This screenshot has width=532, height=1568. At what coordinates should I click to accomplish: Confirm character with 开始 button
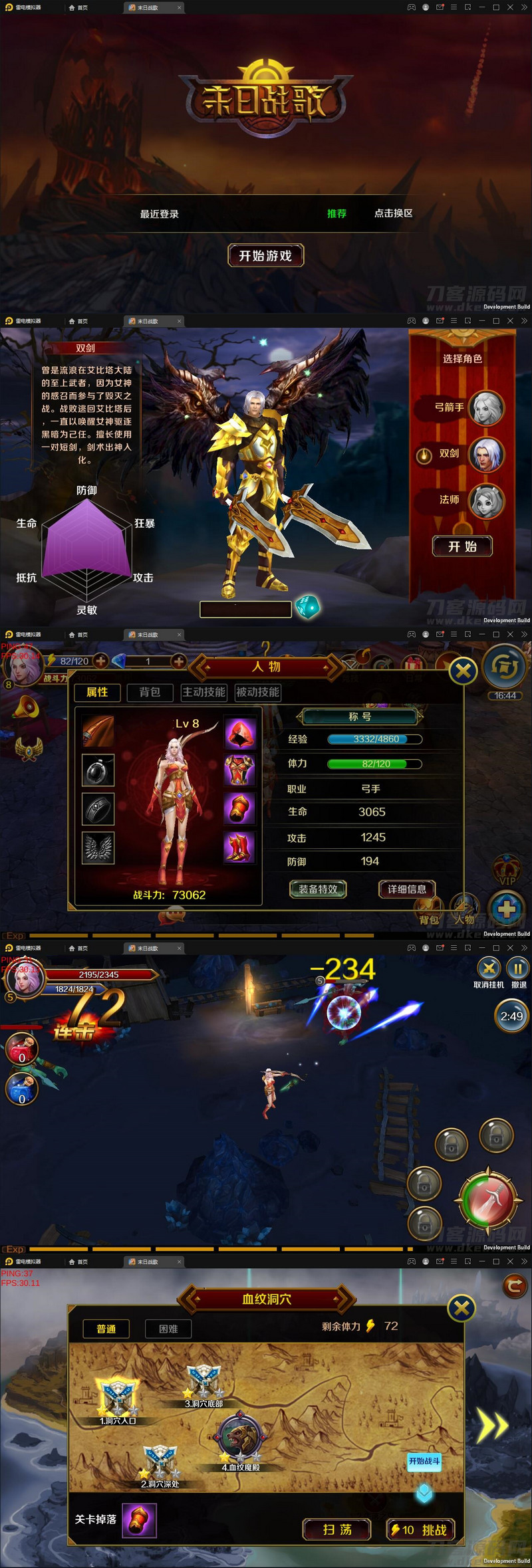(x=462, y=546)
